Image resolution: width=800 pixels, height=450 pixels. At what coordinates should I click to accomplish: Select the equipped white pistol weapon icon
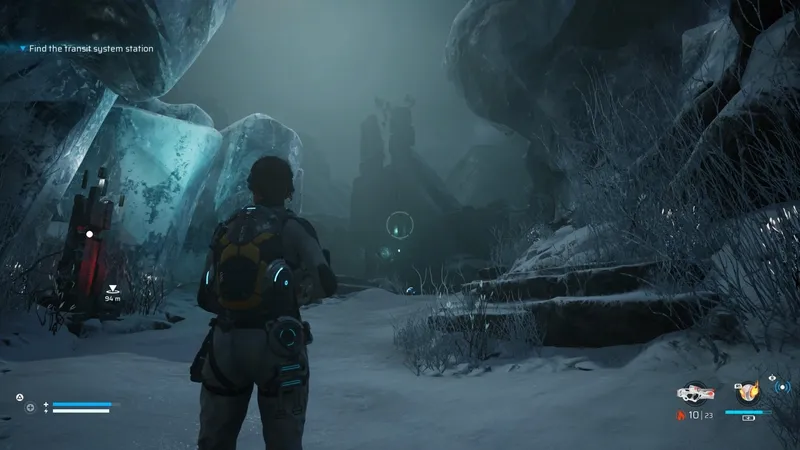click(693, 392)
